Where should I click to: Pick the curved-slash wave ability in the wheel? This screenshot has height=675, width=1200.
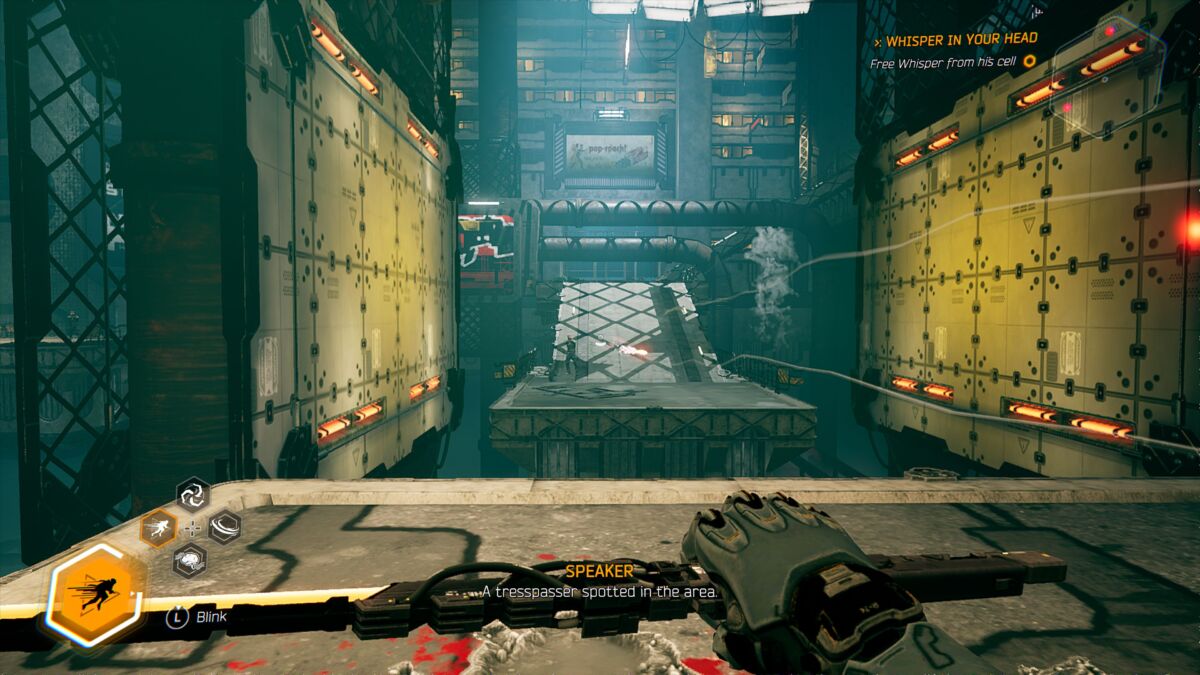click(x=224, y=527)
